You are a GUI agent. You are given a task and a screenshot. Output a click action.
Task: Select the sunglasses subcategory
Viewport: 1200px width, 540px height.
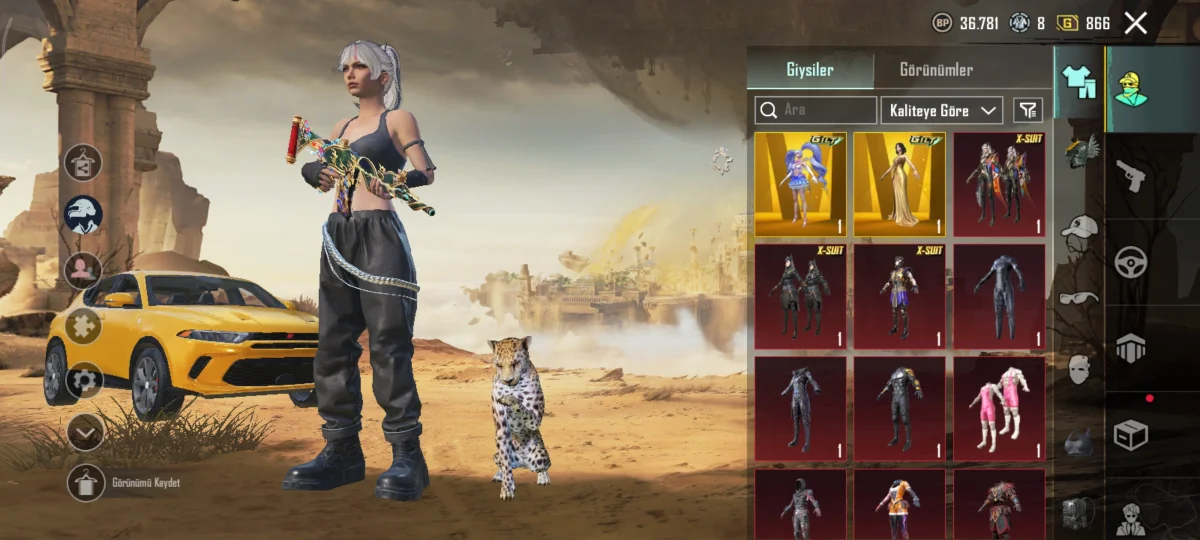pyautogui.click(x=1079, y=297)
